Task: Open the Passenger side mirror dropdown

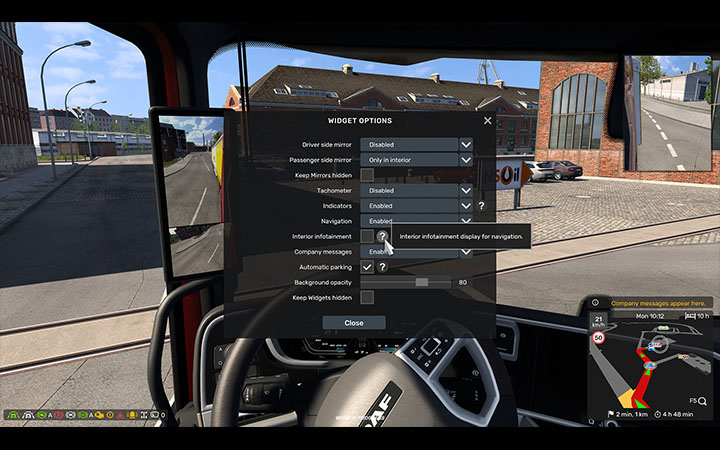Action: [x=466, y=160]
